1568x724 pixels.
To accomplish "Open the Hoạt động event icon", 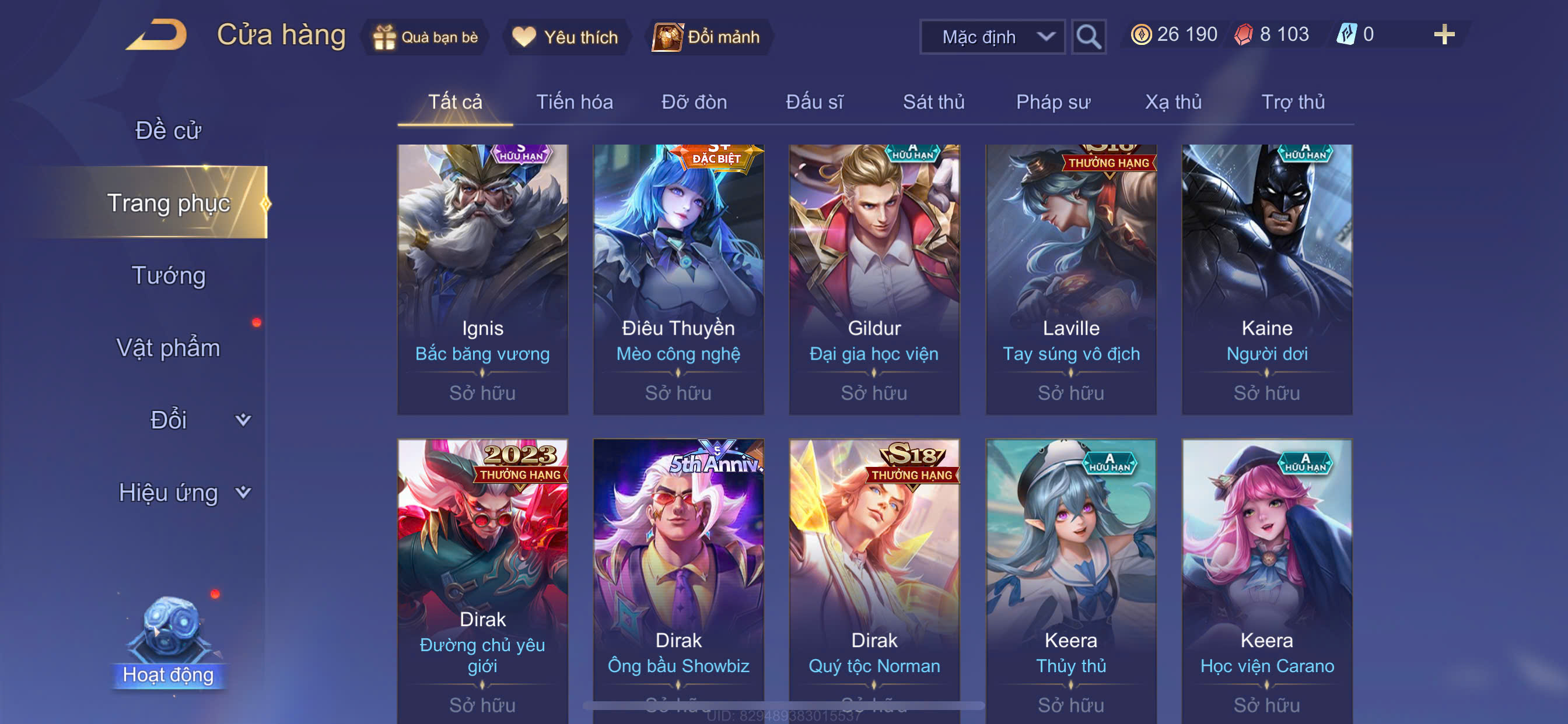I will tap(169, 639).
